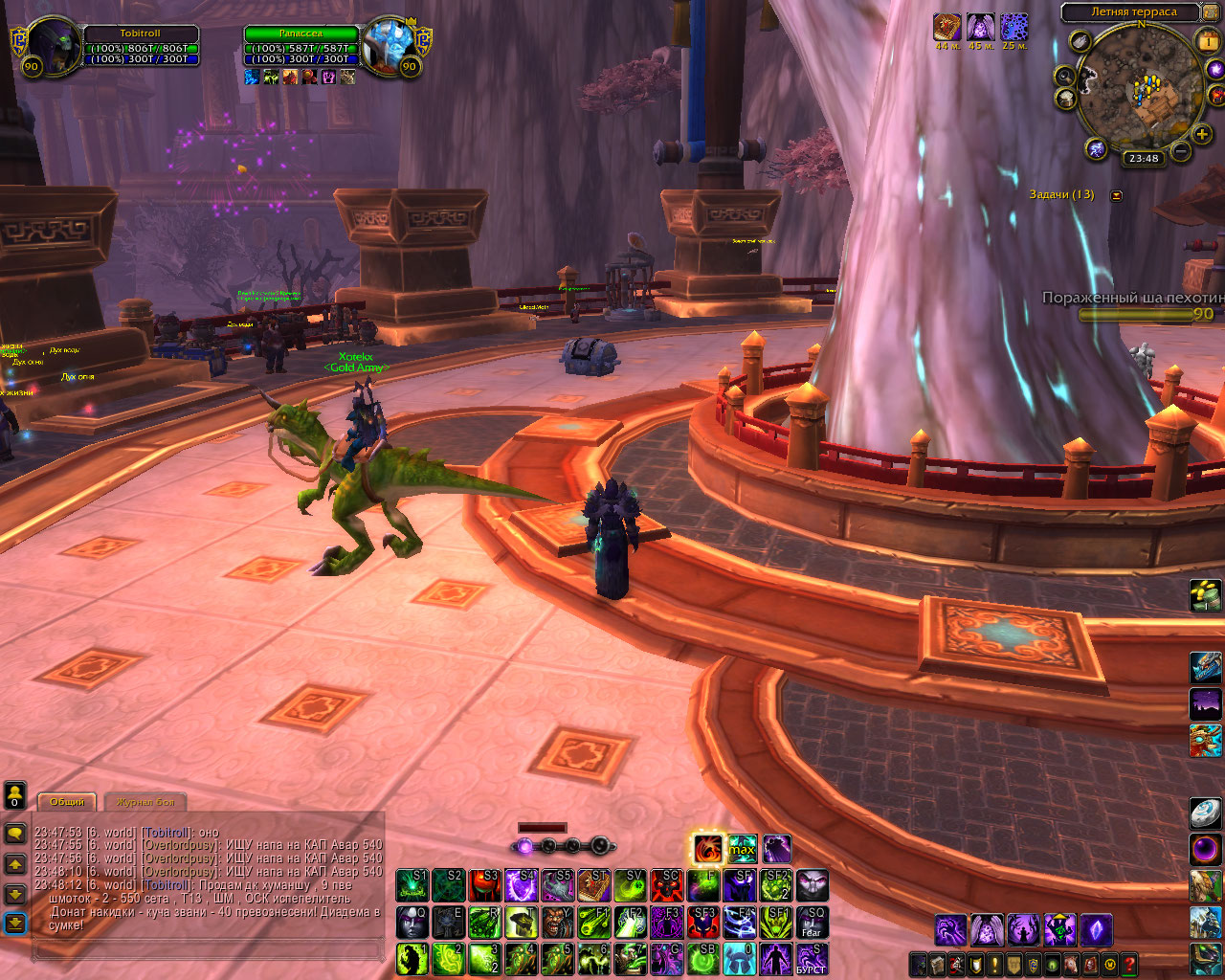Click the spellbook ability bound to ST
The image size is (1225, 980).
[593, 886]
